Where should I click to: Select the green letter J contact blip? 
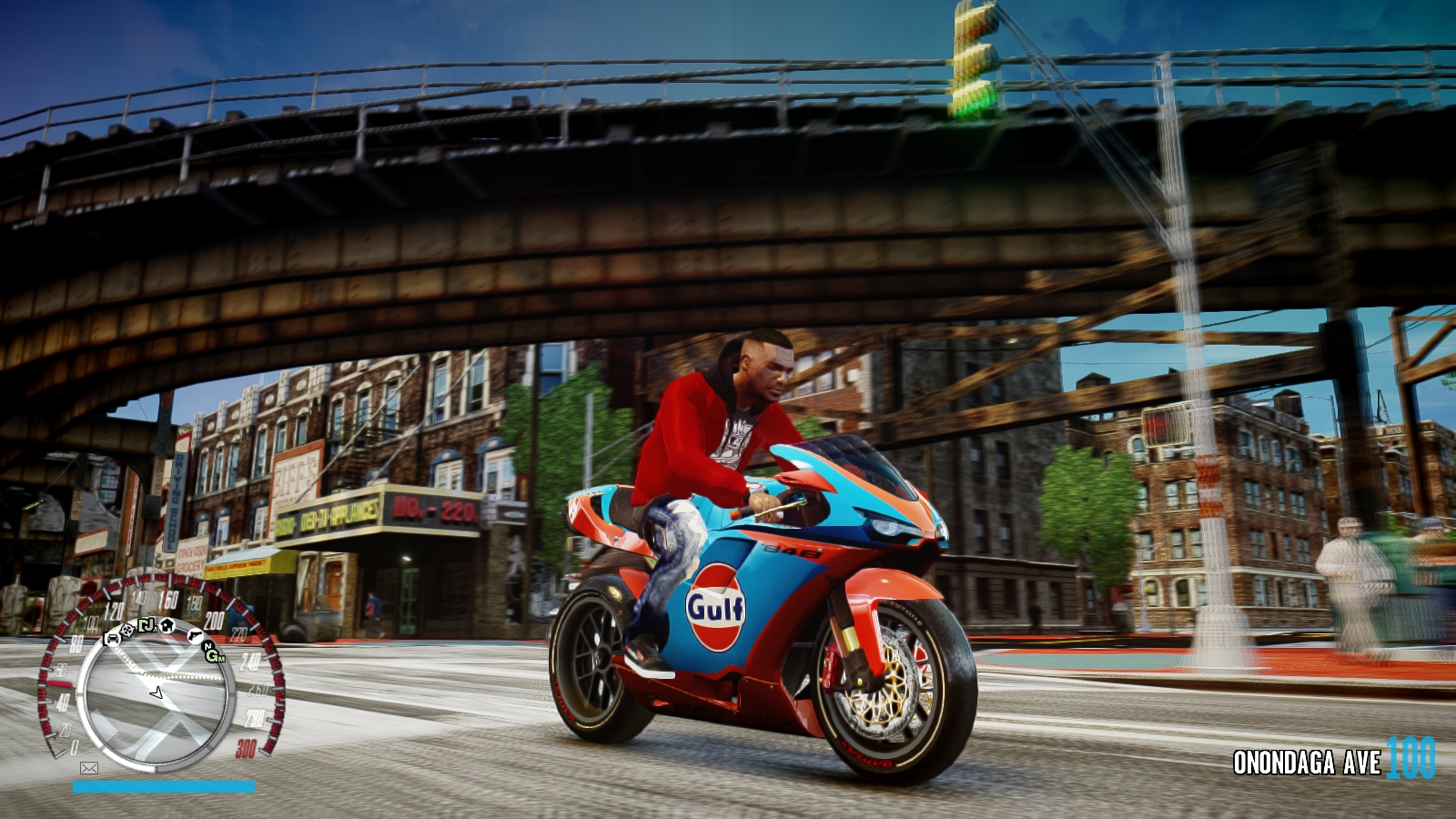click(x=147, y=626)
